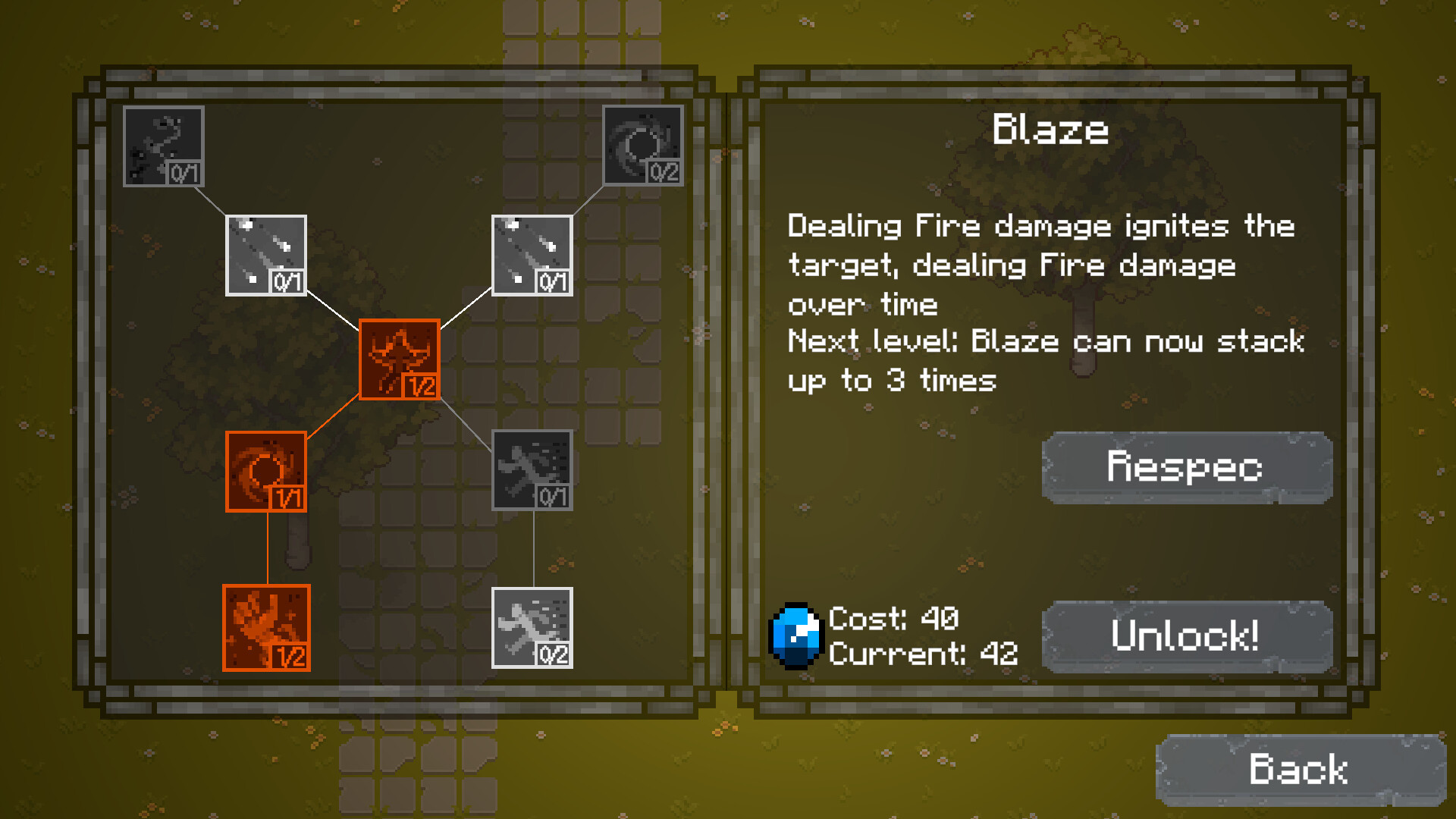1456x819 pixels.
Task: Pick the running figure node marked 0/1
Action: (532, 470)
